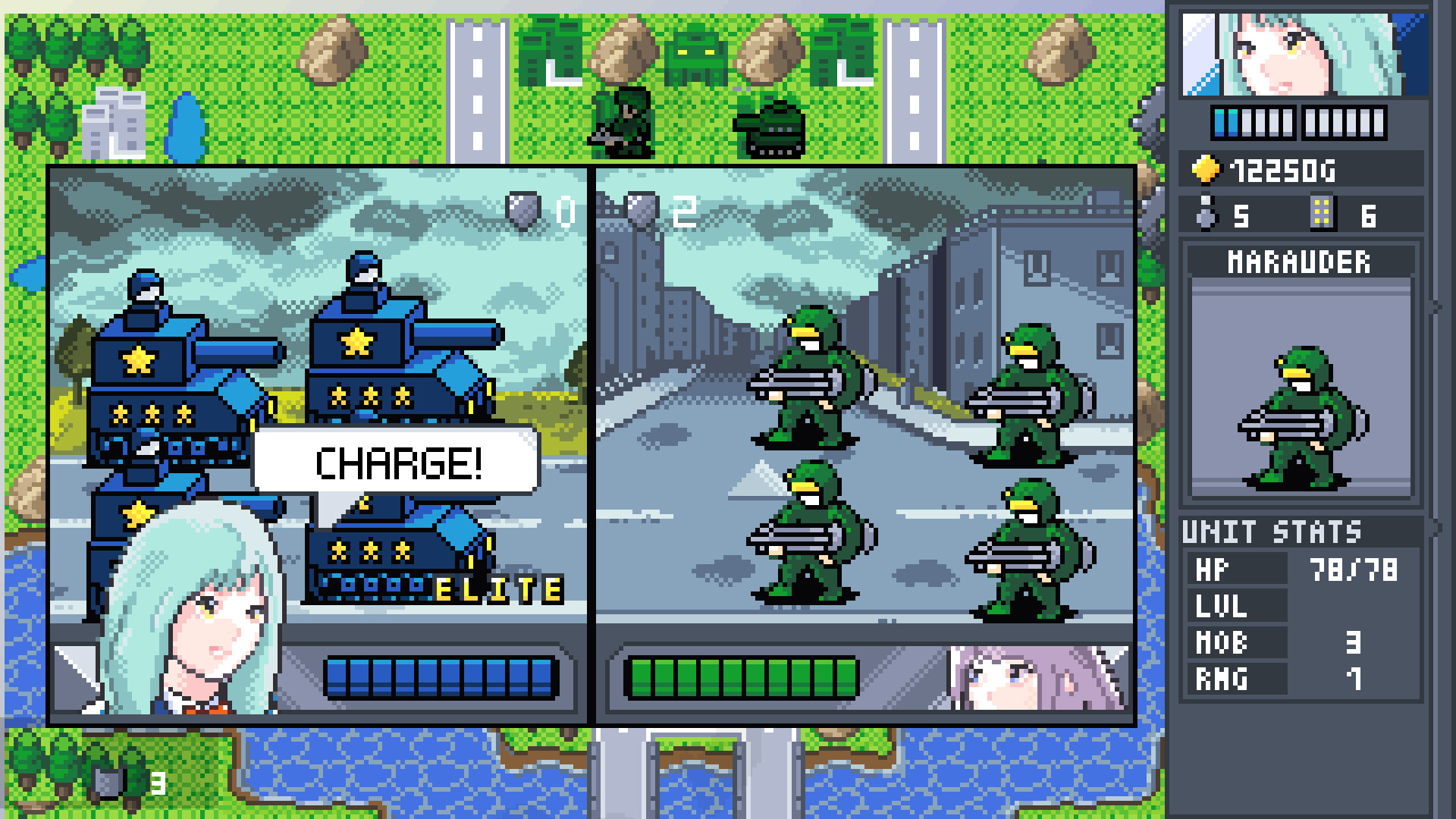Click the building icon showing count 6
Screen dimensions: 1456x819
pyautogui.click(x=1323, y=212)
